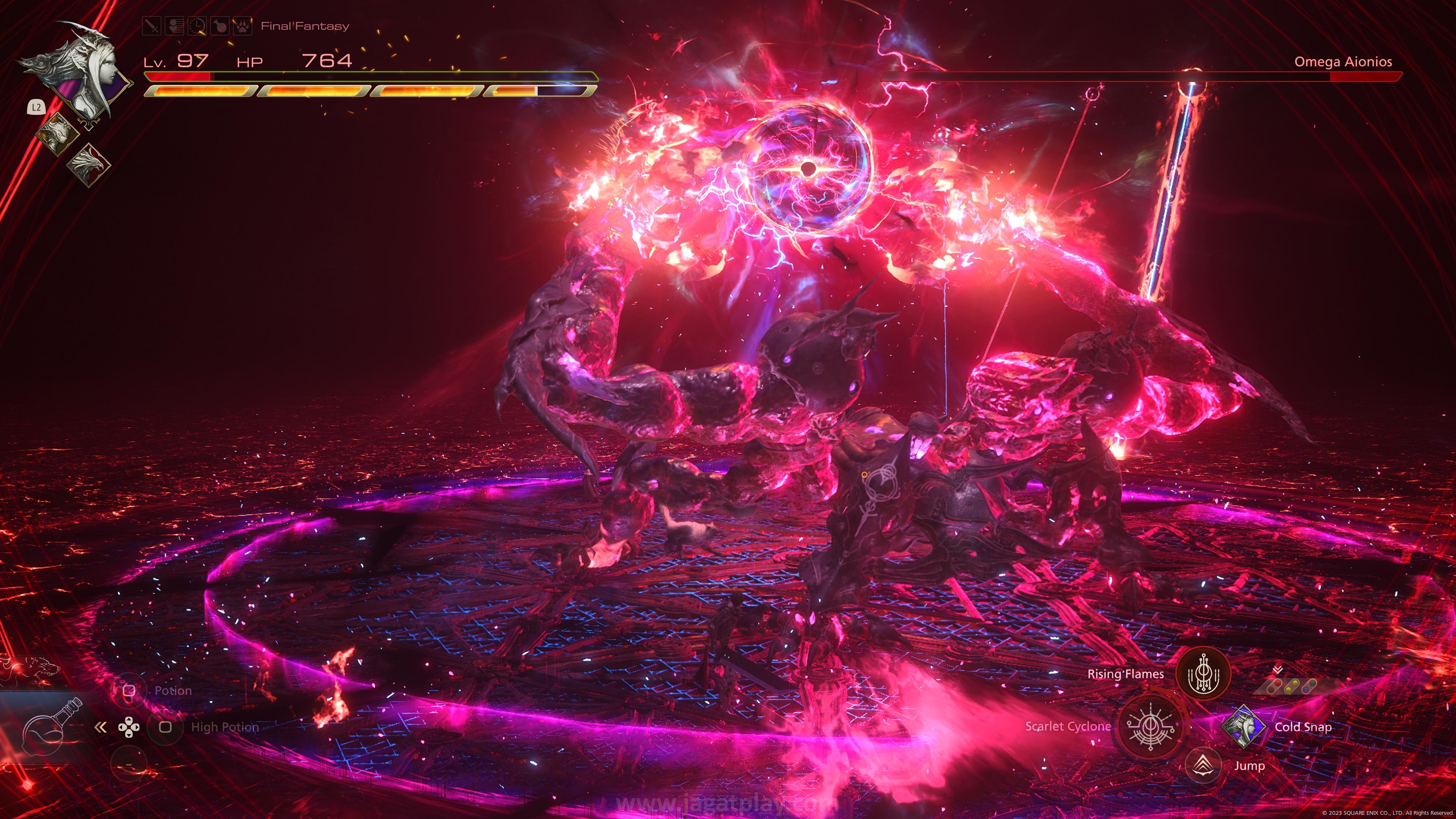Click the potion flask accessory status icon

(220, 26)
